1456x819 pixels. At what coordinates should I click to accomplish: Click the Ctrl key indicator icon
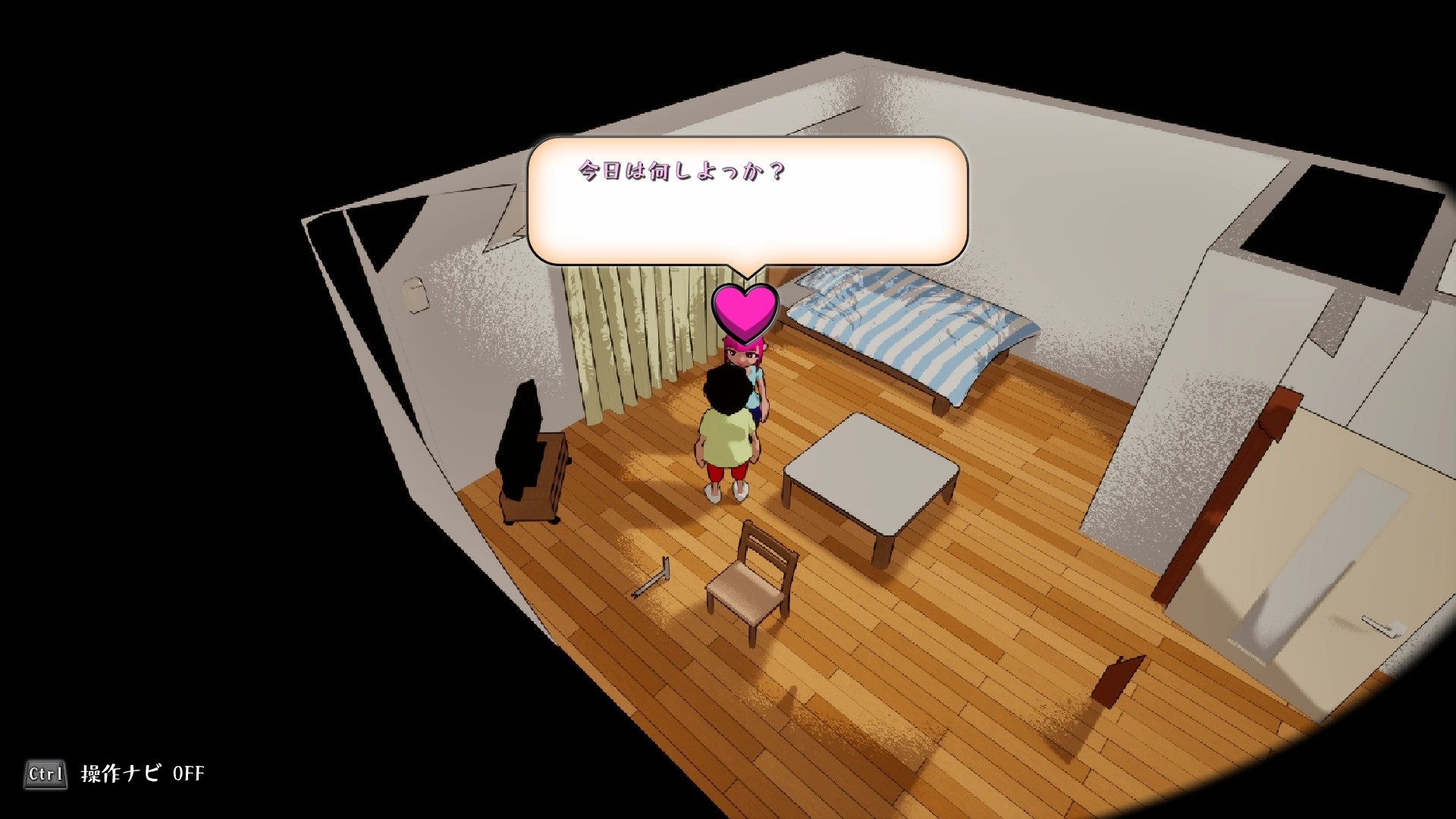[x=45, y=774]
